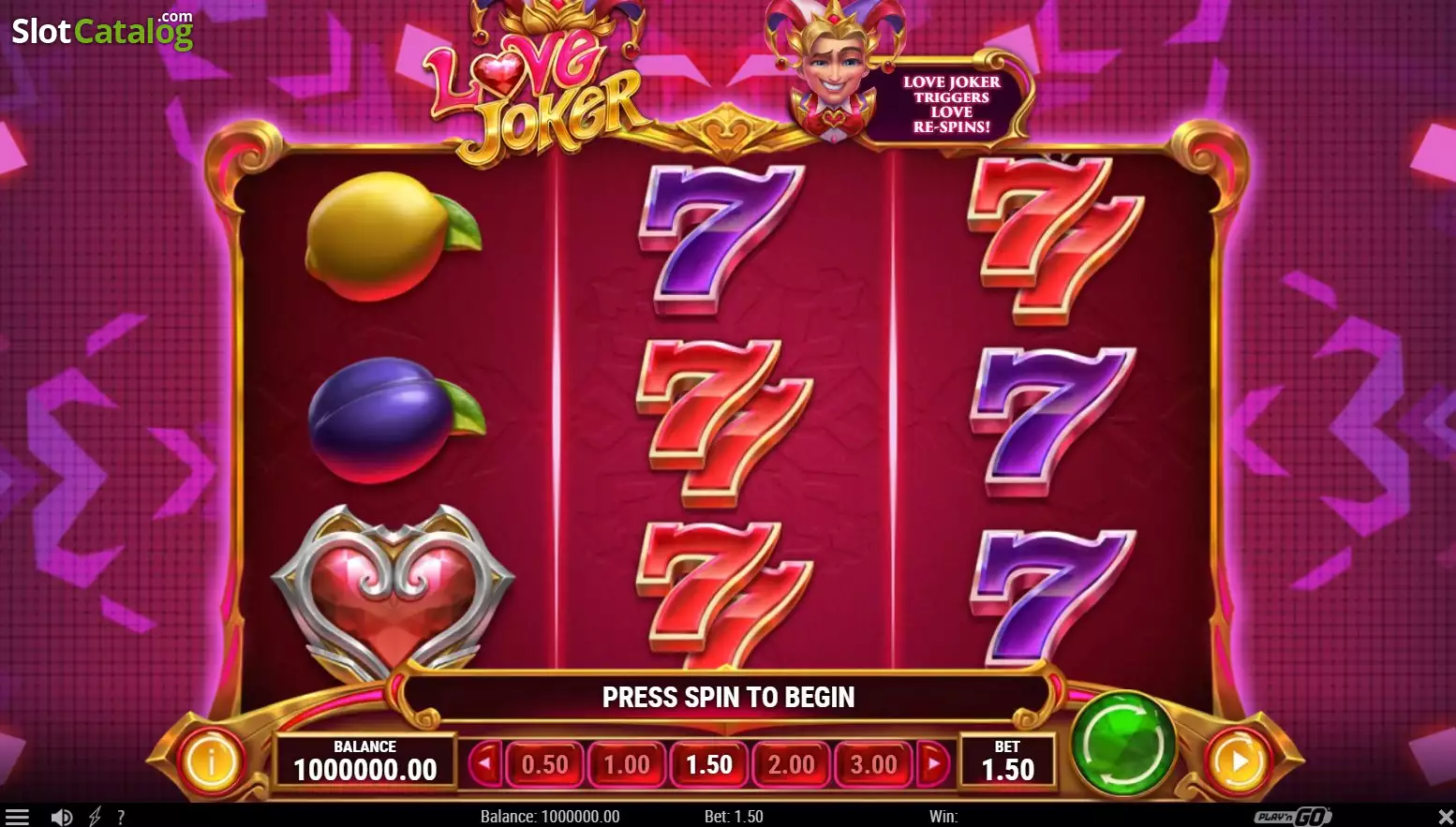The height and width of the screenshot is (827, 1456).
Task: View the paytable via the info button
Action: click(x=211, y=761)
